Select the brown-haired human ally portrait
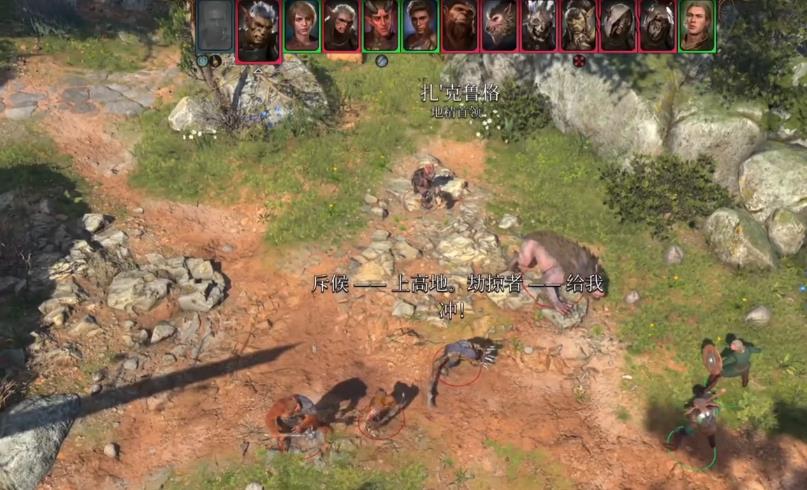The image size is (807, 490). coord(419,26)
